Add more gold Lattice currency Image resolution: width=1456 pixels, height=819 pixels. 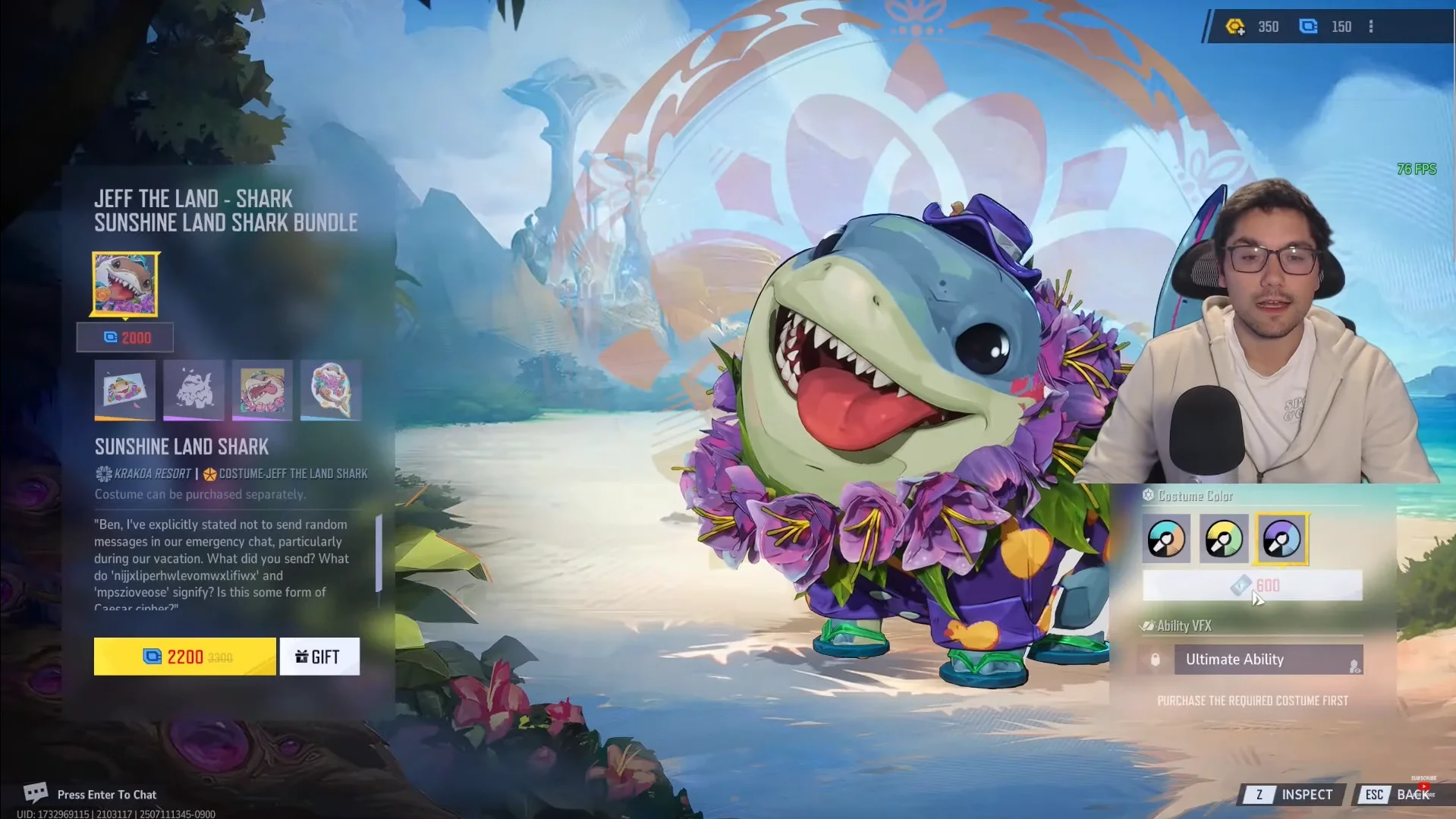(x=1235, y=27)
